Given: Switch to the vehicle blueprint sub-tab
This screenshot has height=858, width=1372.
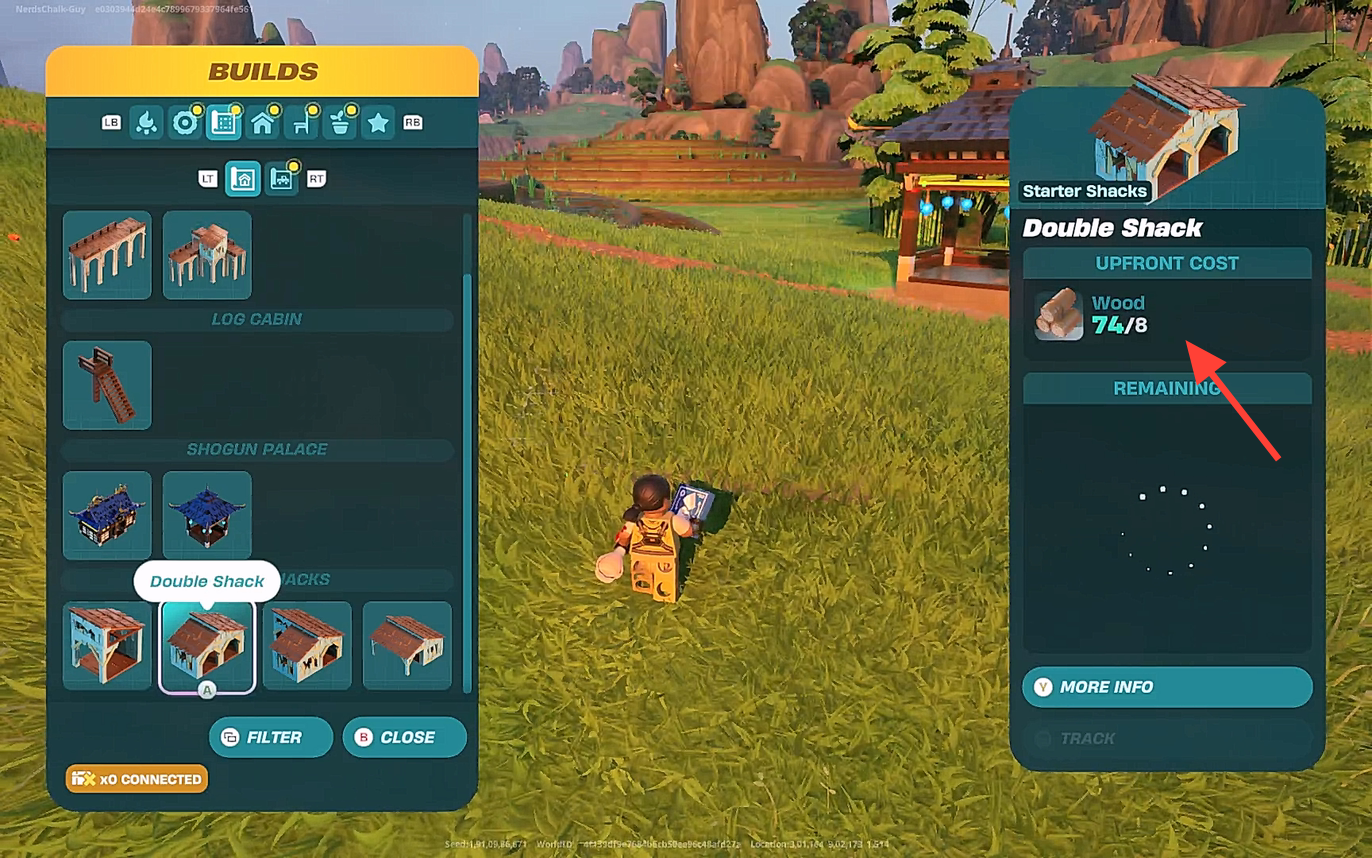Looking at the screenshot, I should click(281, 179).
